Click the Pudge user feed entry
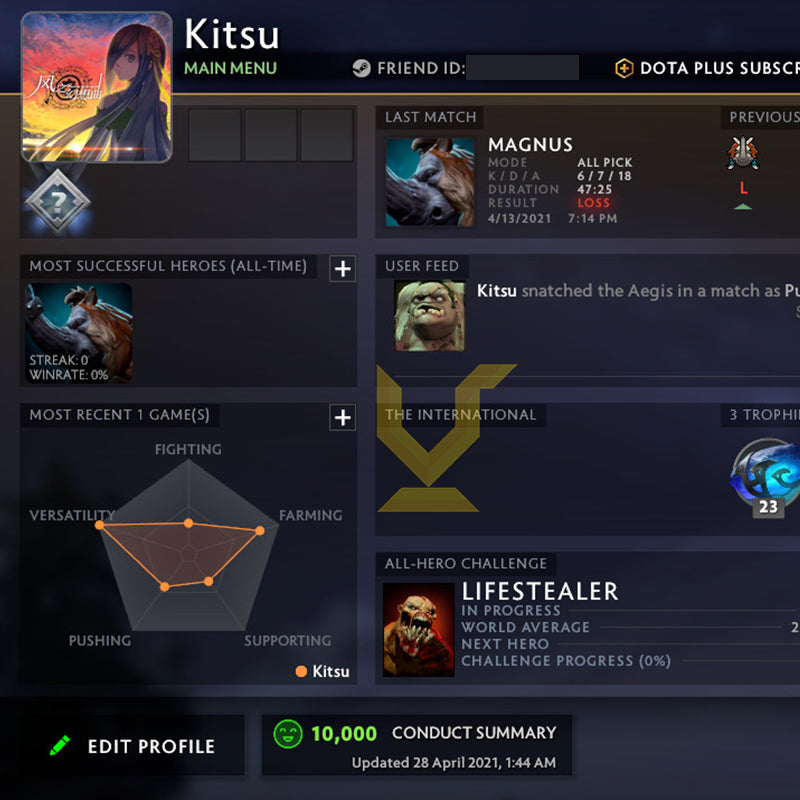This screenshot has height=800, width=800. pyautogui.click(x=429, y=315)
